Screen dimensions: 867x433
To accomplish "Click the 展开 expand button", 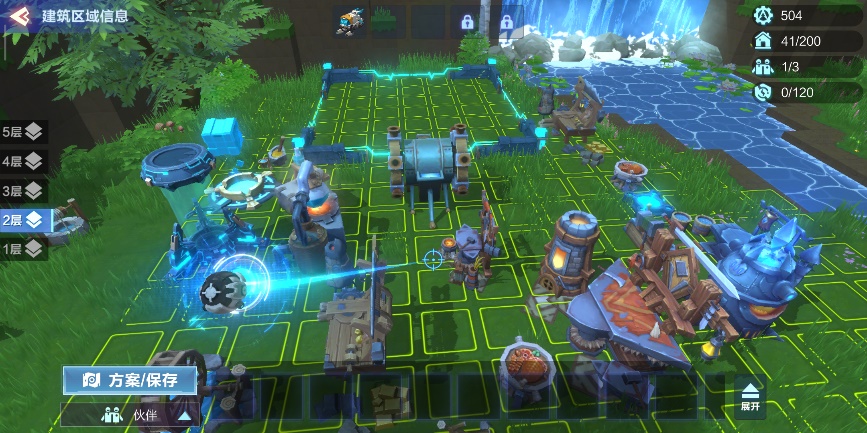I will 750,398.
